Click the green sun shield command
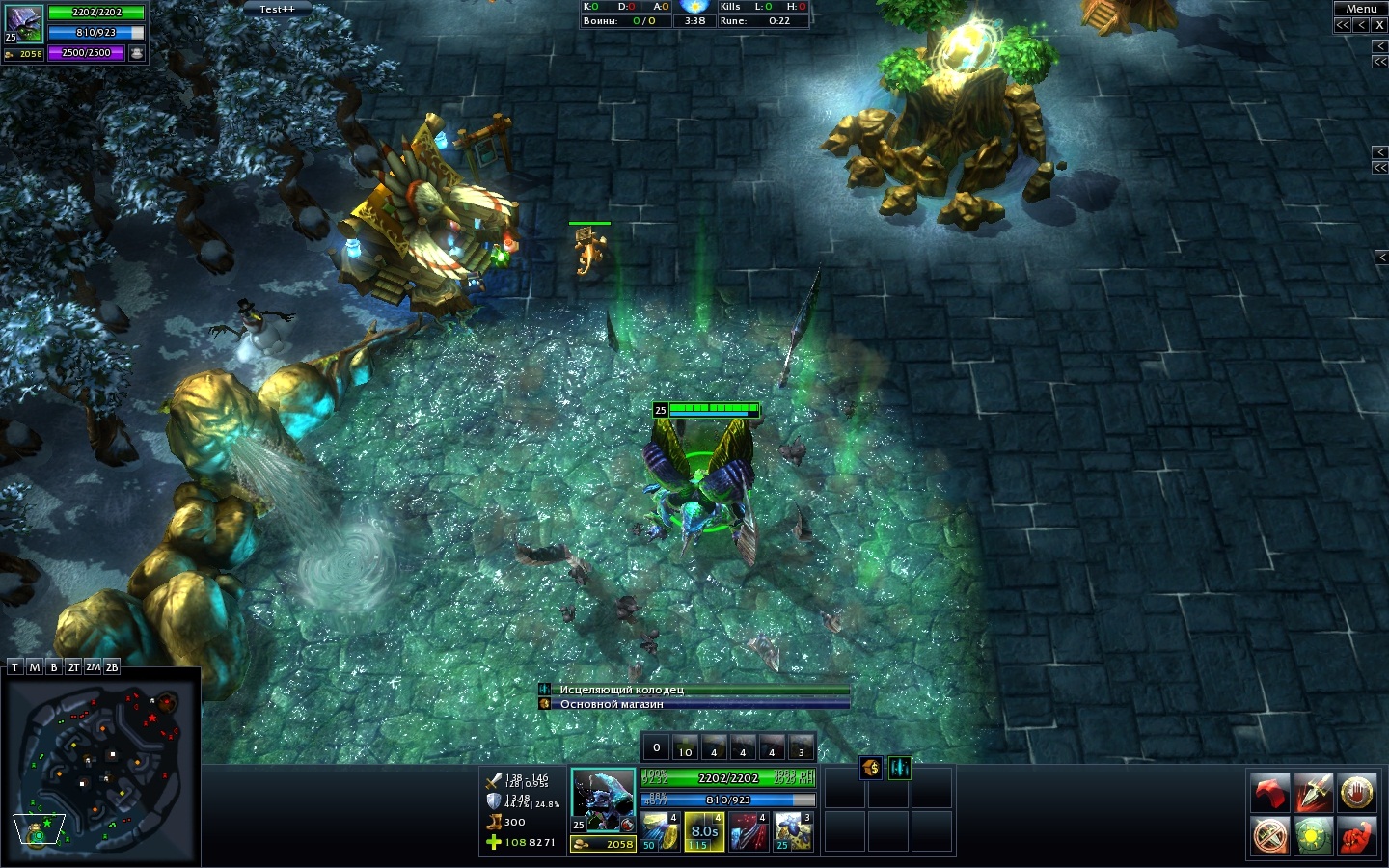The image size is (1389, 868). (1314, 835)
